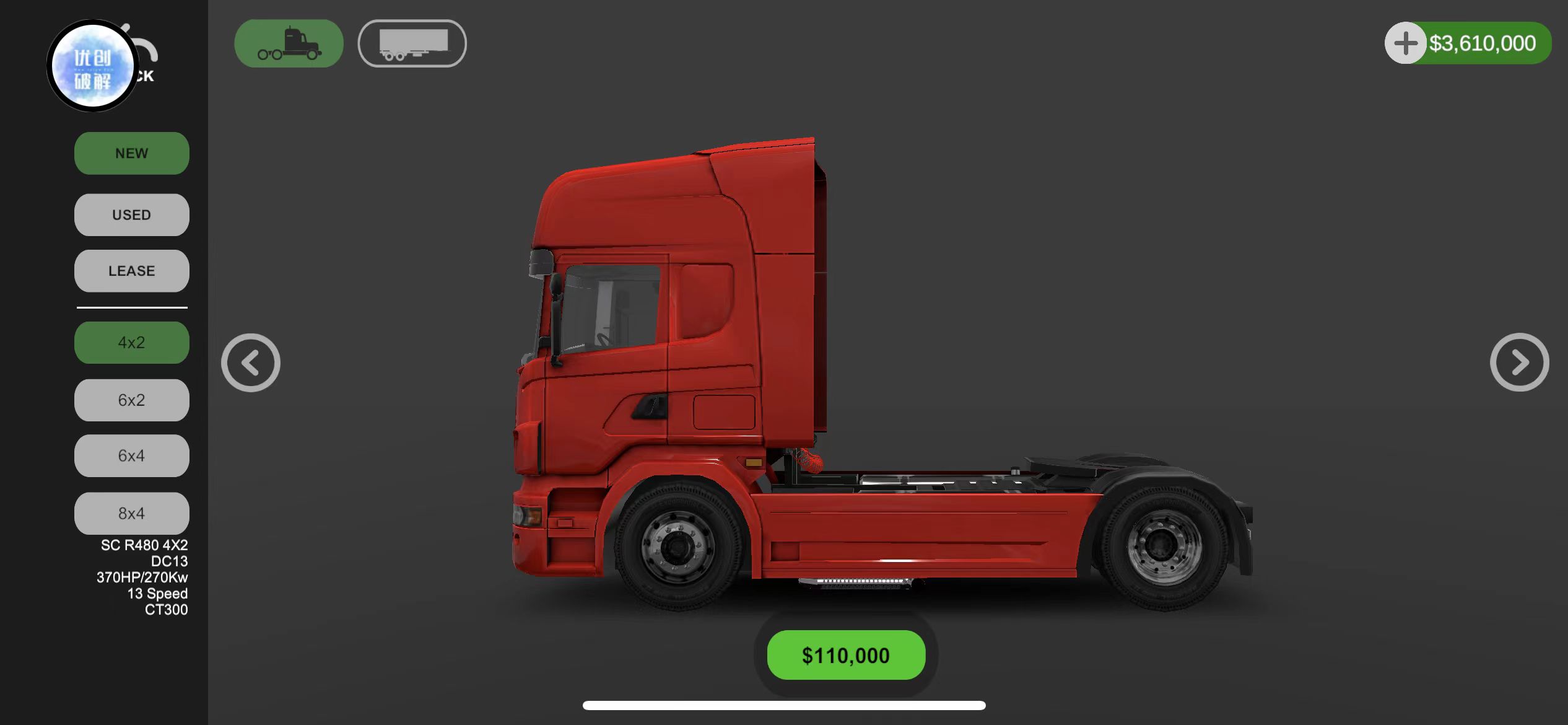This screenshot has width=1568, height=725.
Task: Pick the 8x4 axle configuration
Action: click(x=131, y=513)
